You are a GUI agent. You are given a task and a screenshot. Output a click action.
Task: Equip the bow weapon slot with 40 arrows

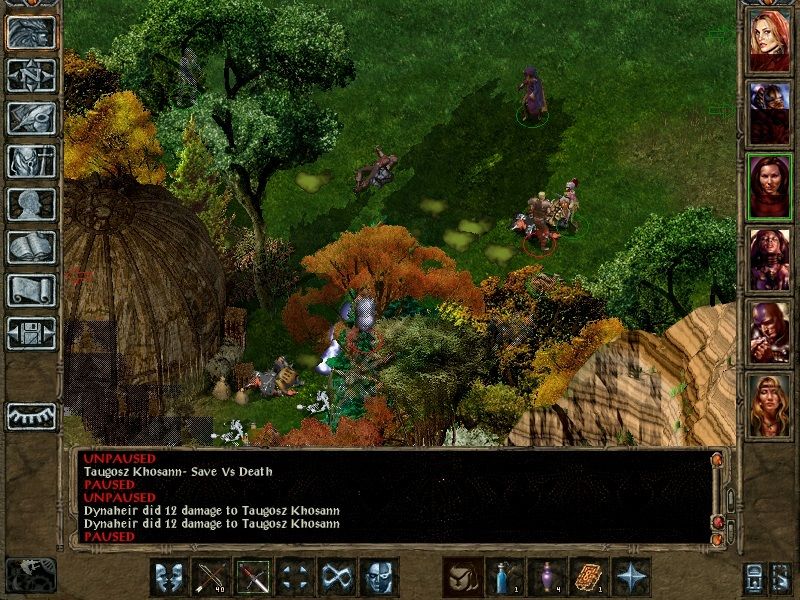point(212,577)
